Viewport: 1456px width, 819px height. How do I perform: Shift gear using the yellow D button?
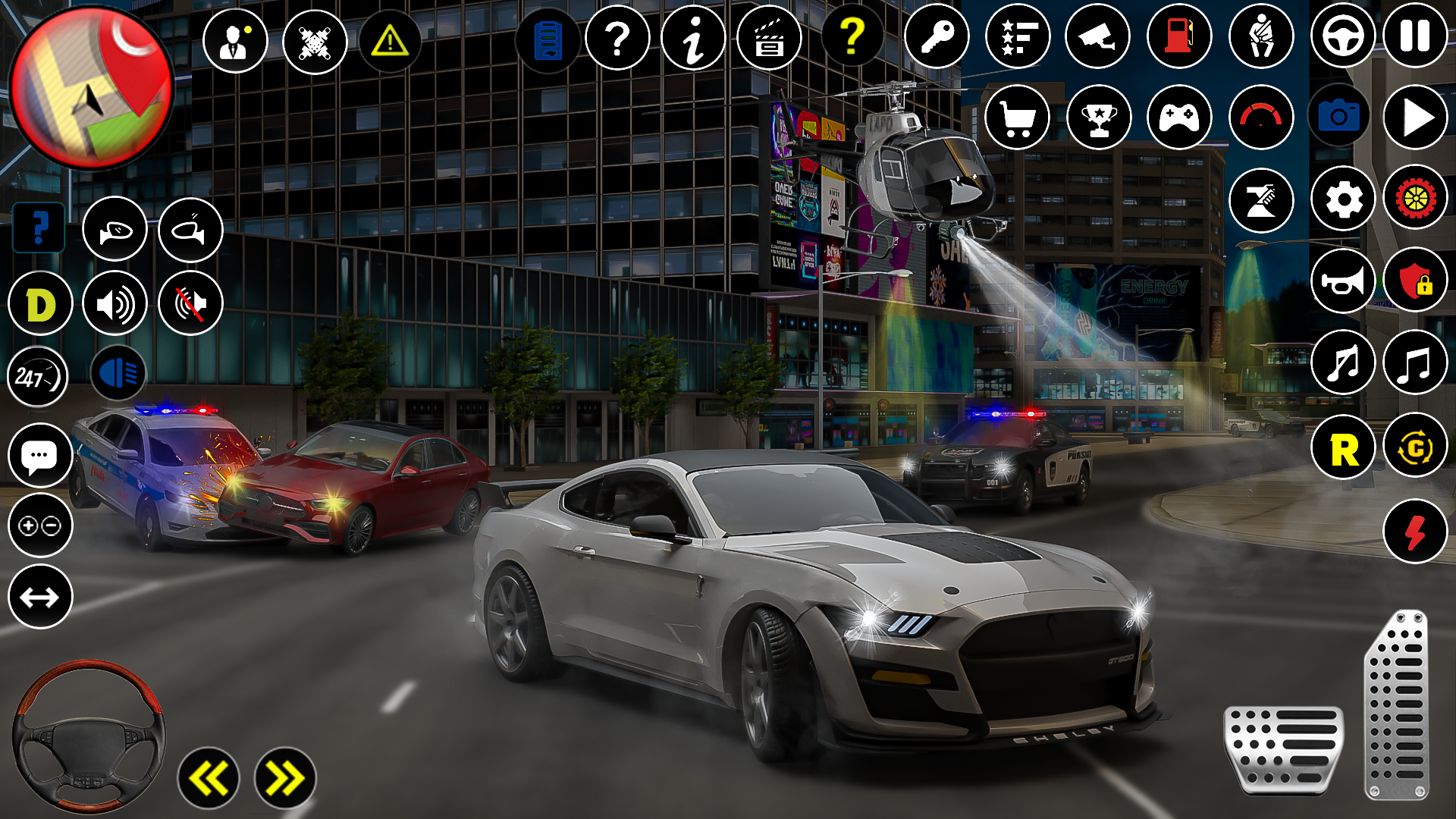point(40,304)
